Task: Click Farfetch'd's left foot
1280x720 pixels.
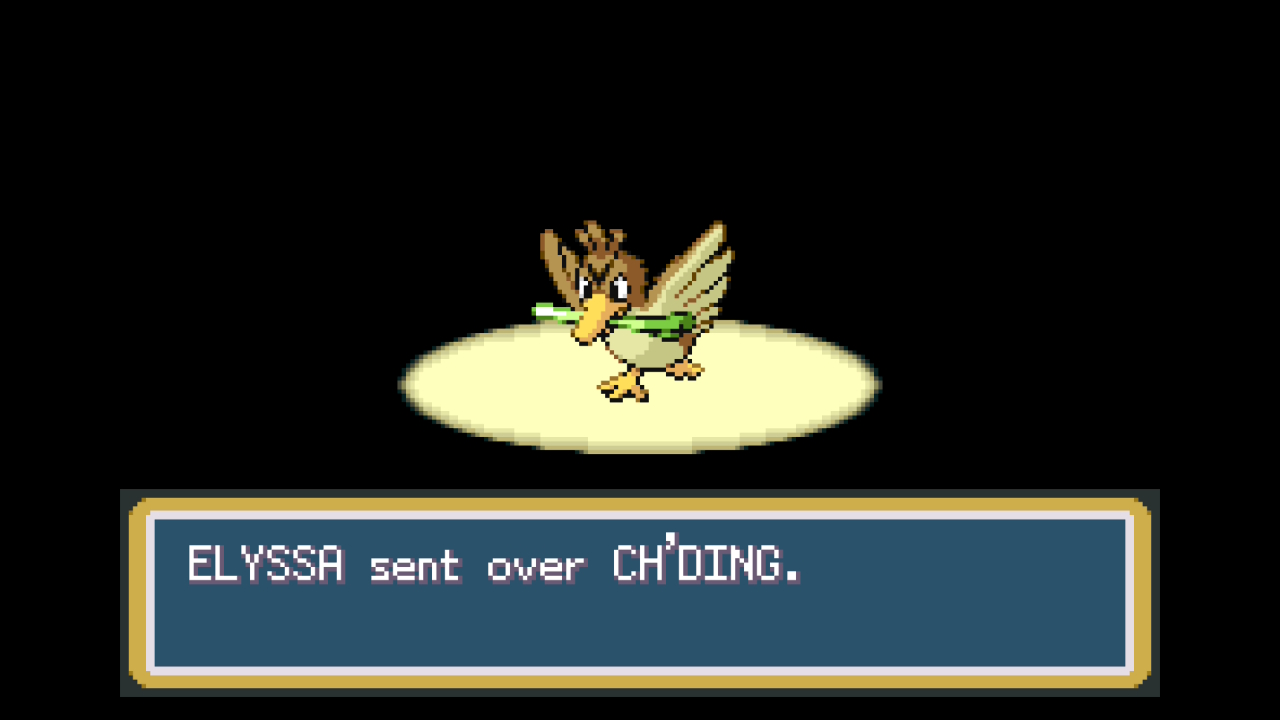Action: (620, 385)
